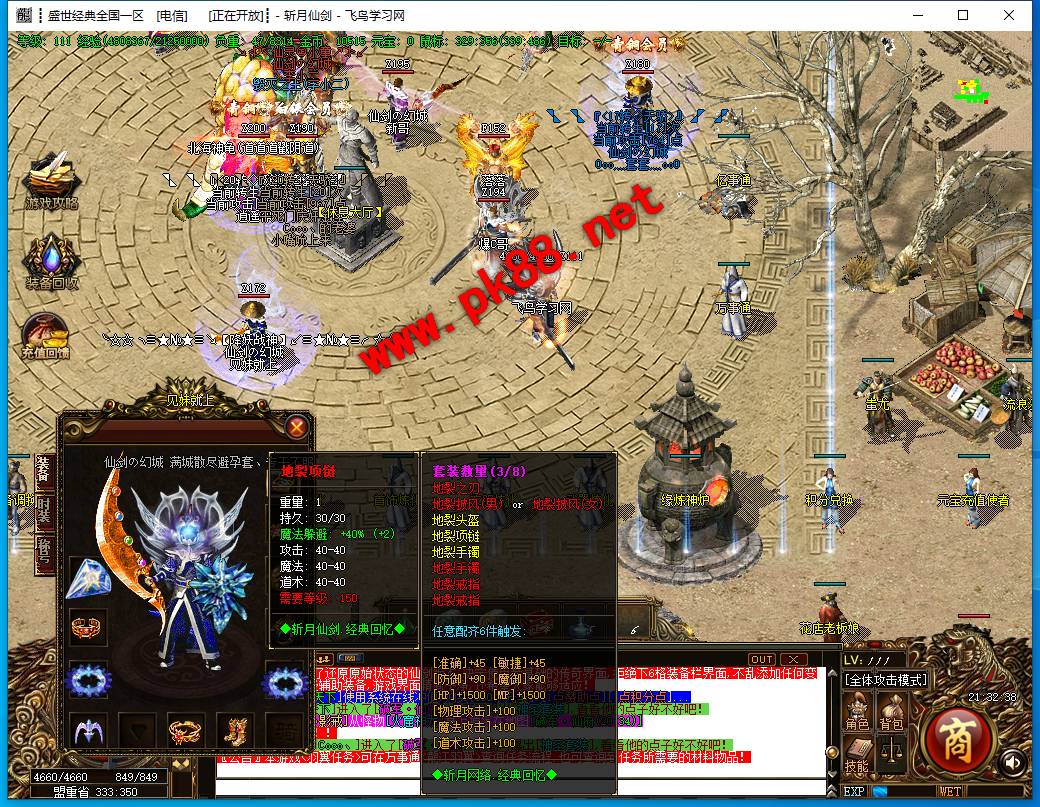This screenshot has height=807, width=1040.
Task: Click the gold ruby ring equipment slot
Action: tap(185, 729)
